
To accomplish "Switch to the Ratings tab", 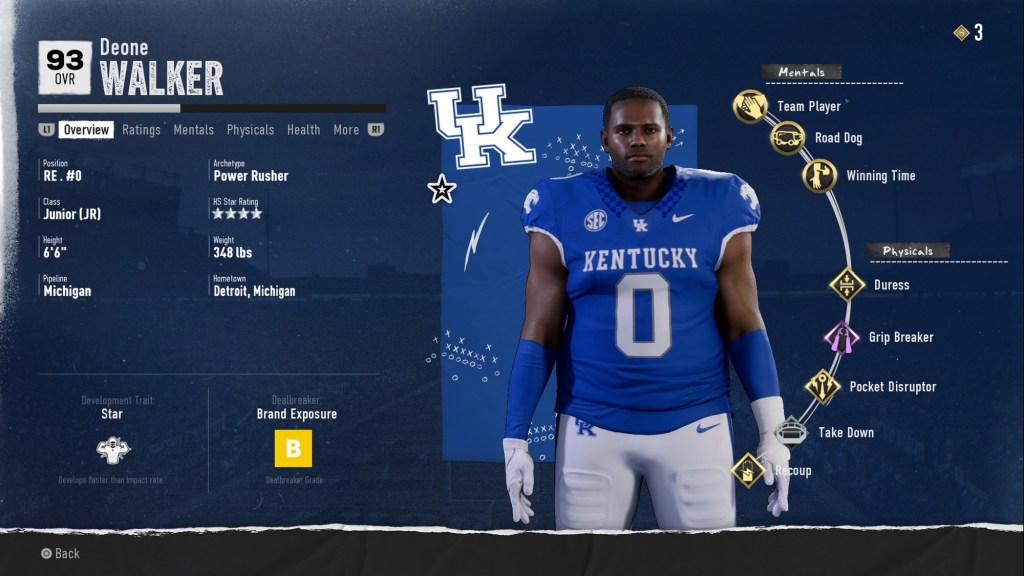I will (x=141, y=130).
